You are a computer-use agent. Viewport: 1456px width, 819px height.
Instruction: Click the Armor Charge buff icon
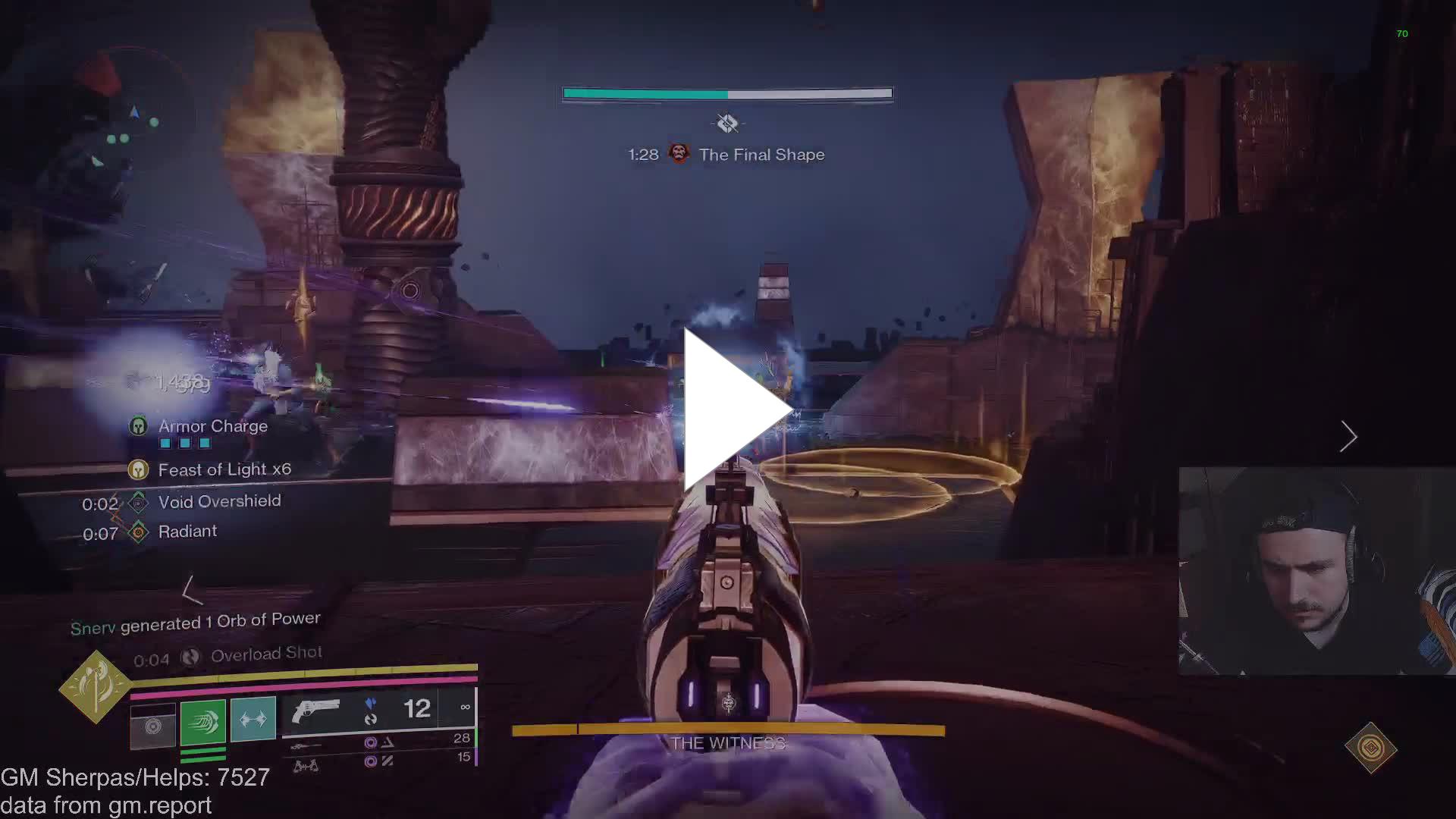(138, 426)
